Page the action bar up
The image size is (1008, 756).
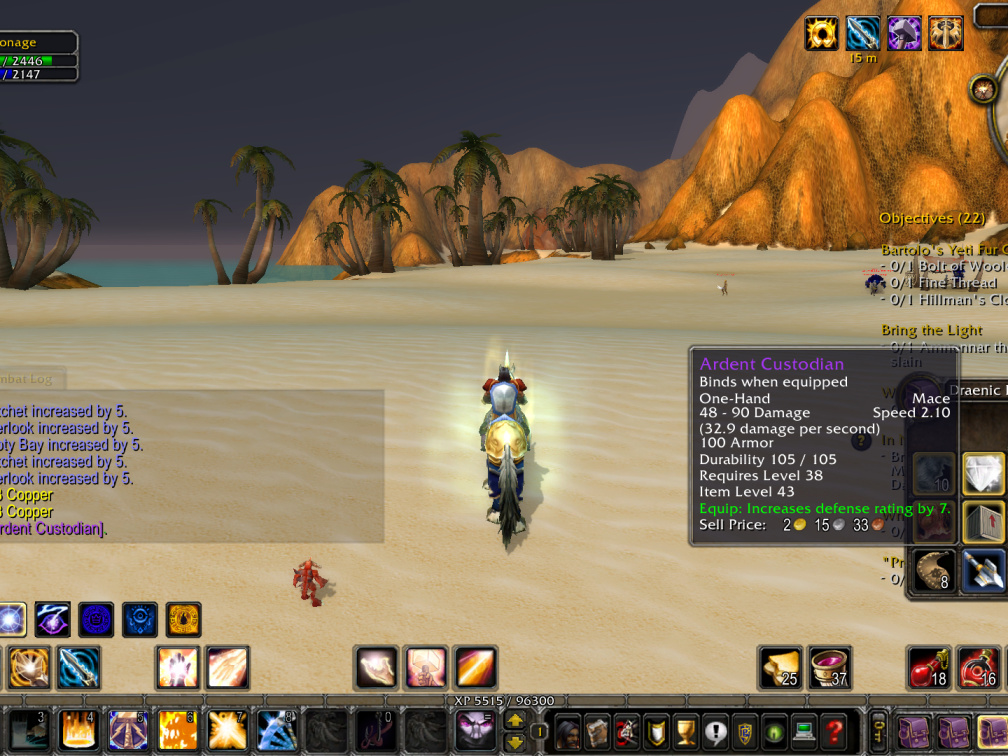[x=515, y=720]
